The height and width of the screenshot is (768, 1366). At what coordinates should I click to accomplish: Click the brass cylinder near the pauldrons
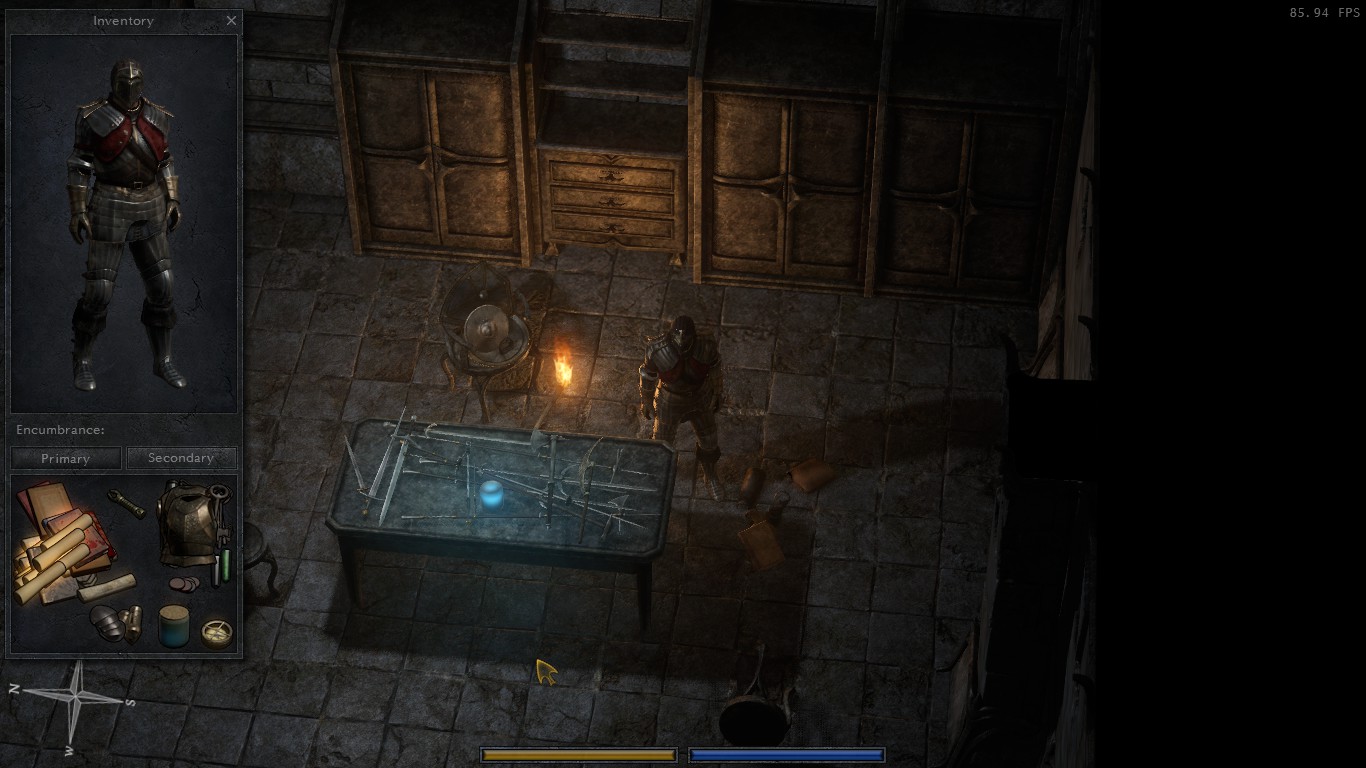[x=134, y=622]
